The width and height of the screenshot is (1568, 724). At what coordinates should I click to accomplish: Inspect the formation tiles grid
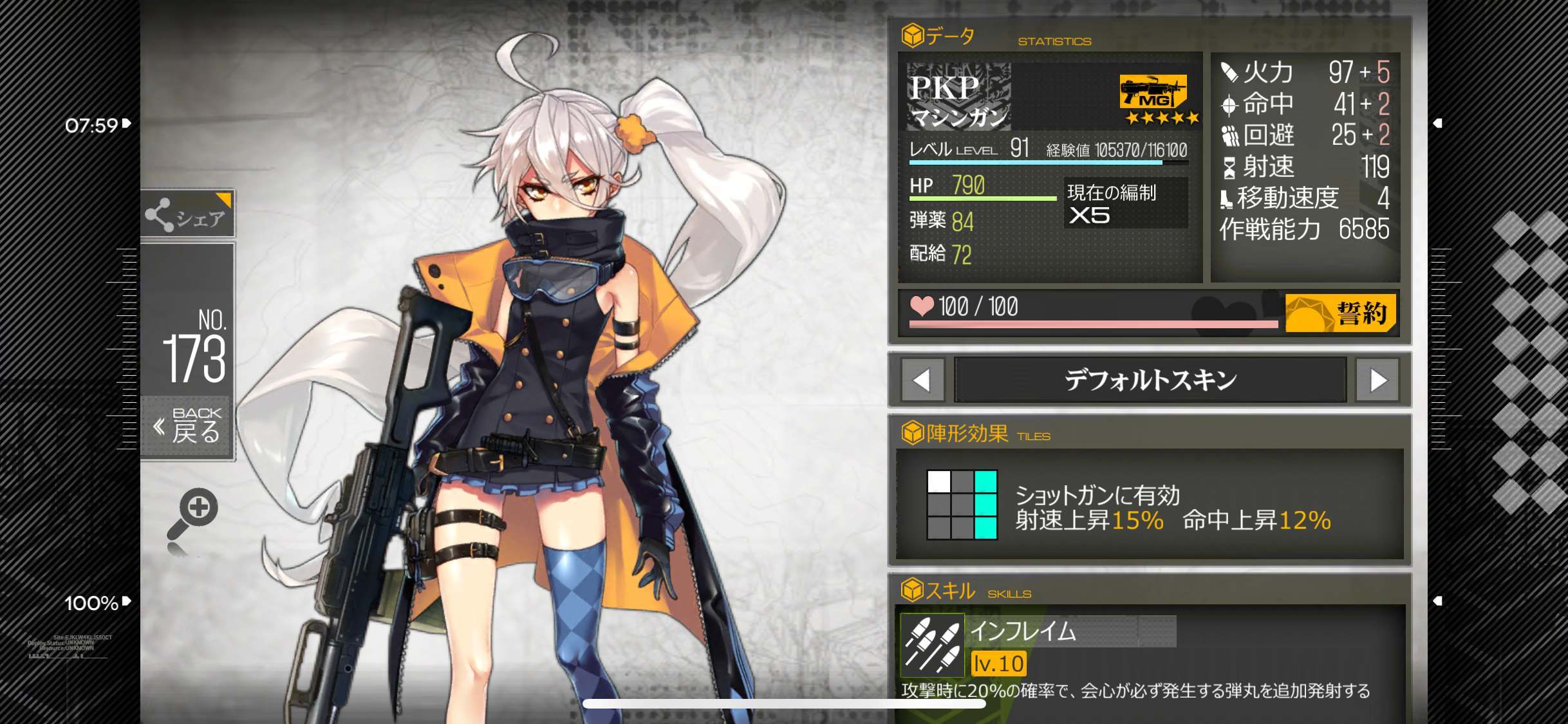coord(962,505)
